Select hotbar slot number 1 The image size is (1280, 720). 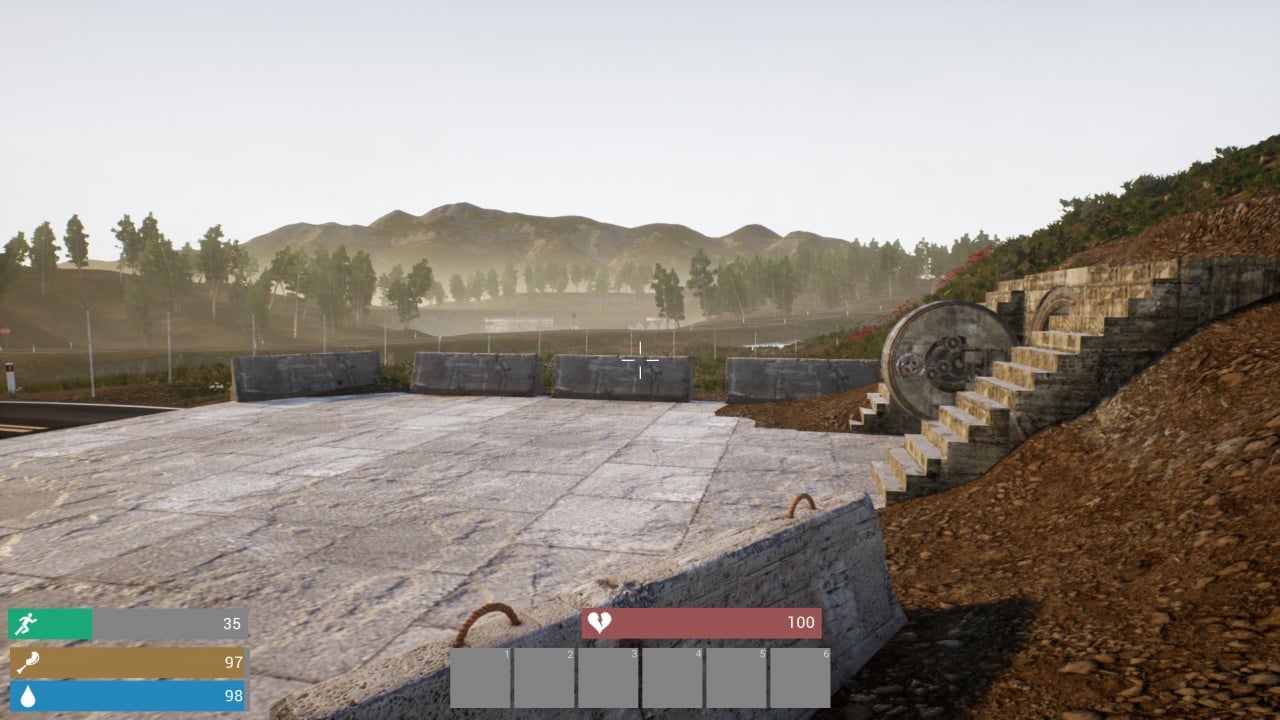point(480,678)
